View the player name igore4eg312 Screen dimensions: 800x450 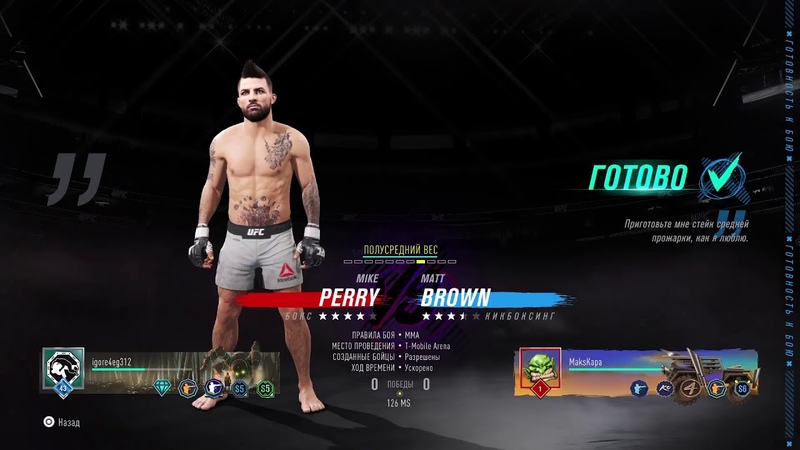[x=111, y=361]
